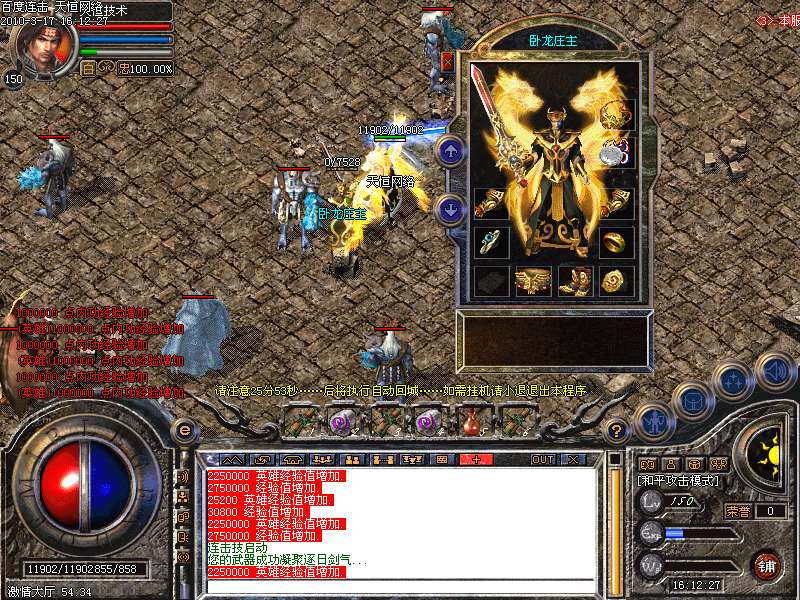Open the shop with the 铺 button
Image resolution: width=800 pixels, height=600 pixels.
coord(766,565)
